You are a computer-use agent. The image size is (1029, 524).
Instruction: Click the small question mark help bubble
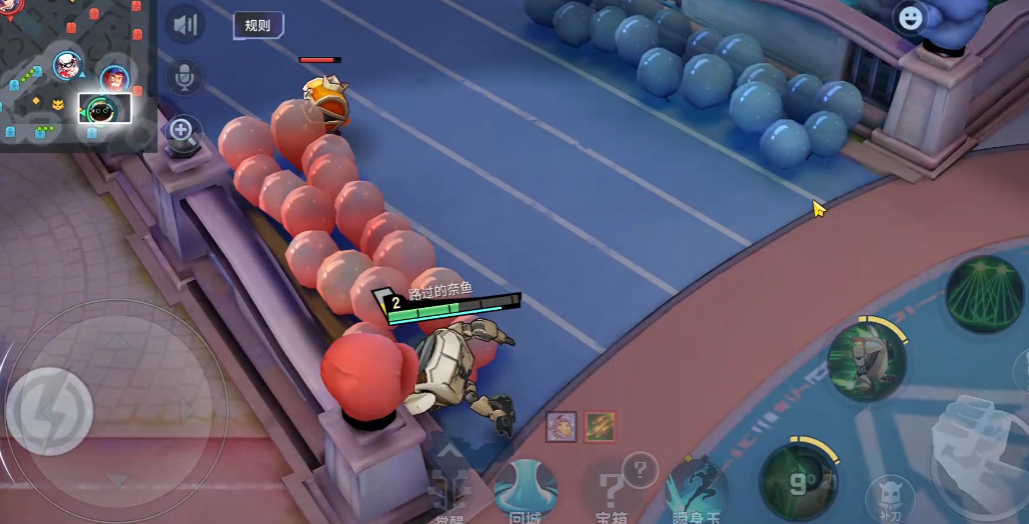point(640,466)
